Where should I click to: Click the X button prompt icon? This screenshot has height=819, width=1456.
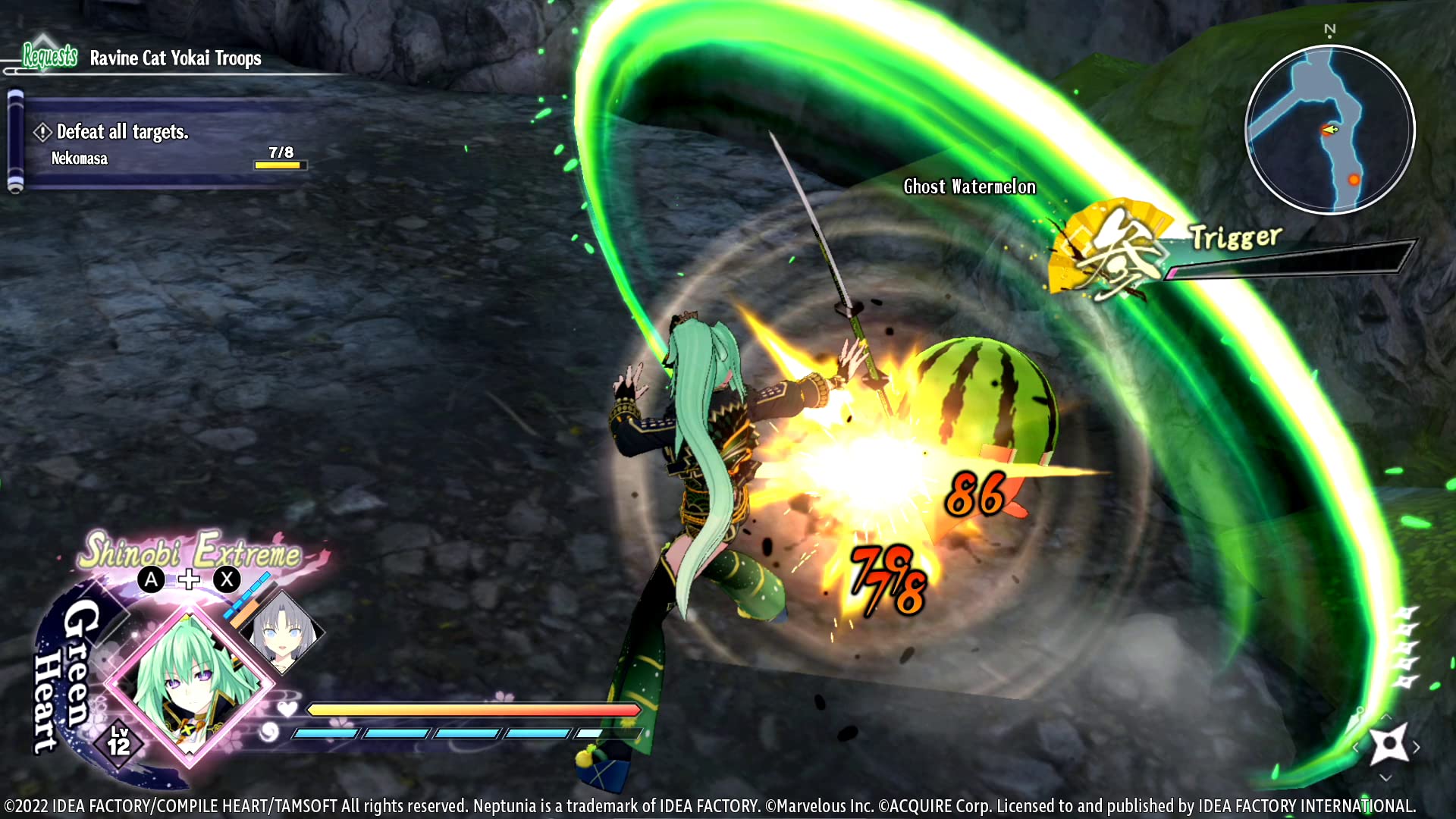click(x=226, y=580)
